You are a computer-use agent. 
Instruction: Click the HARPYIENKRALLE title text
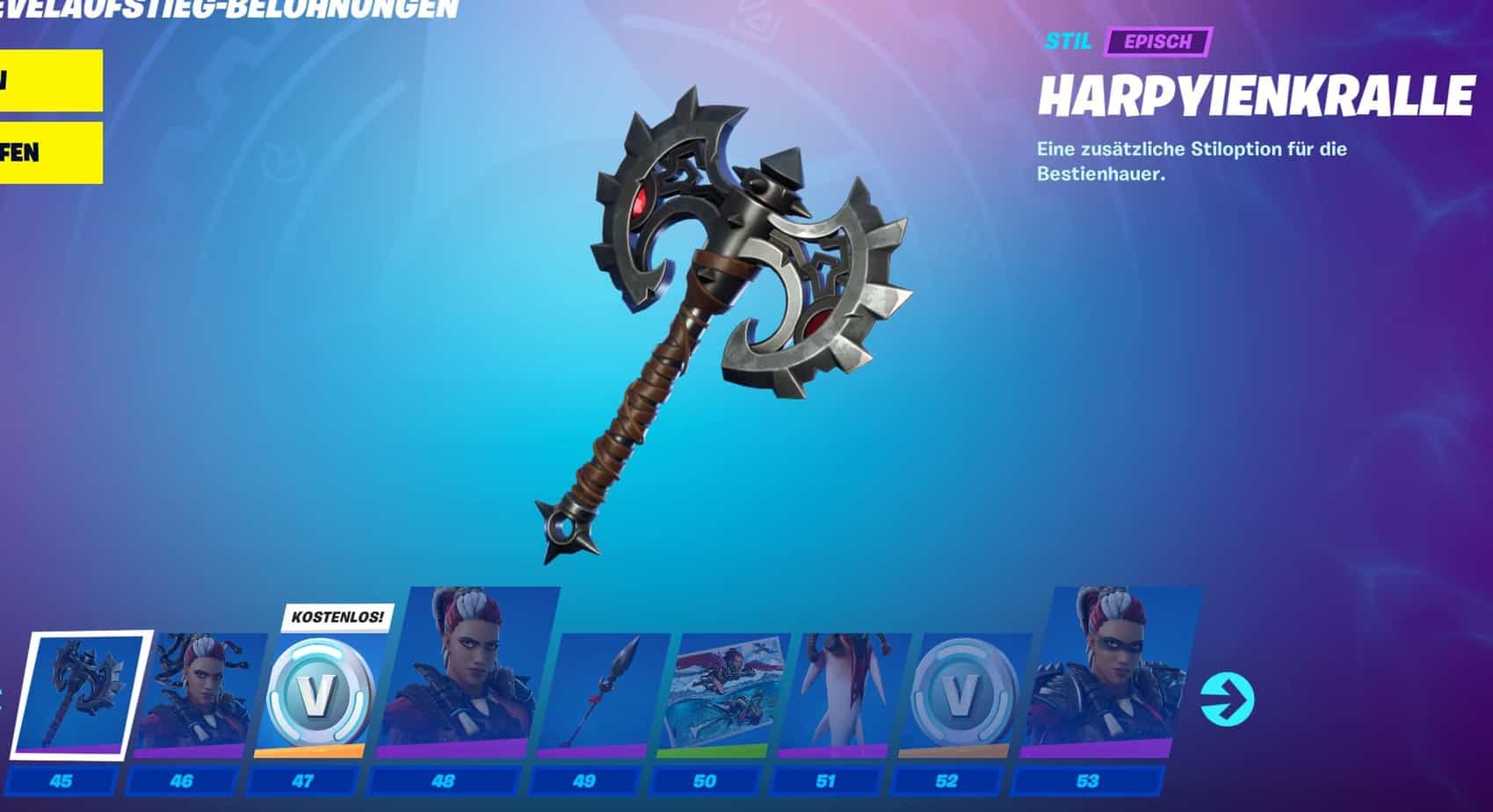click(1257, 94)
